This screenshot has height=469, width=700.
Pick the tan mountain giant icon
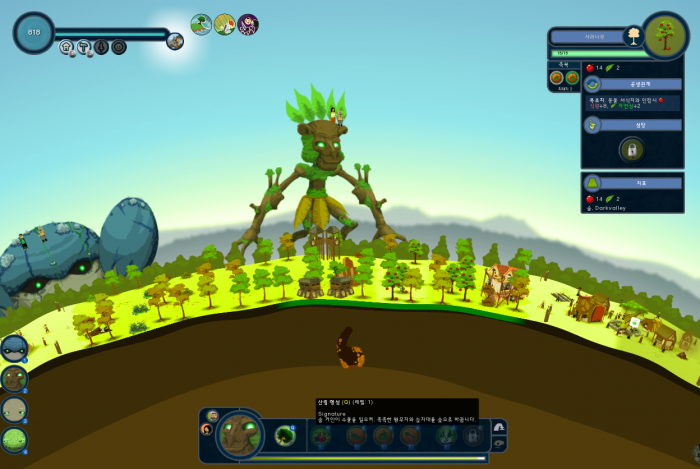(14, 409)
